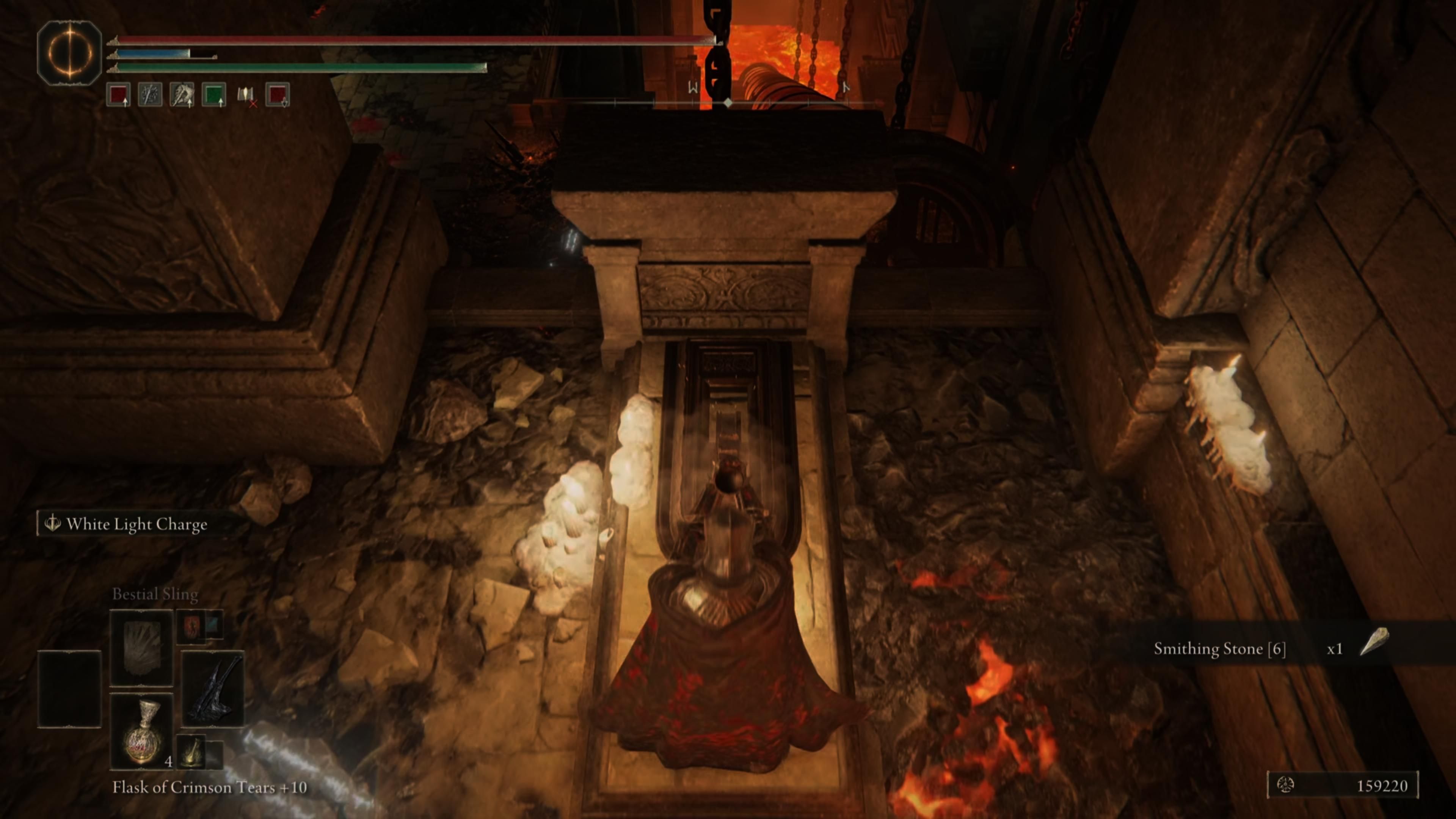Viewport: 1456px width, 819px height.
Task: Select the Bestial Sling spell slot
Action: click(x=141, y=648)
